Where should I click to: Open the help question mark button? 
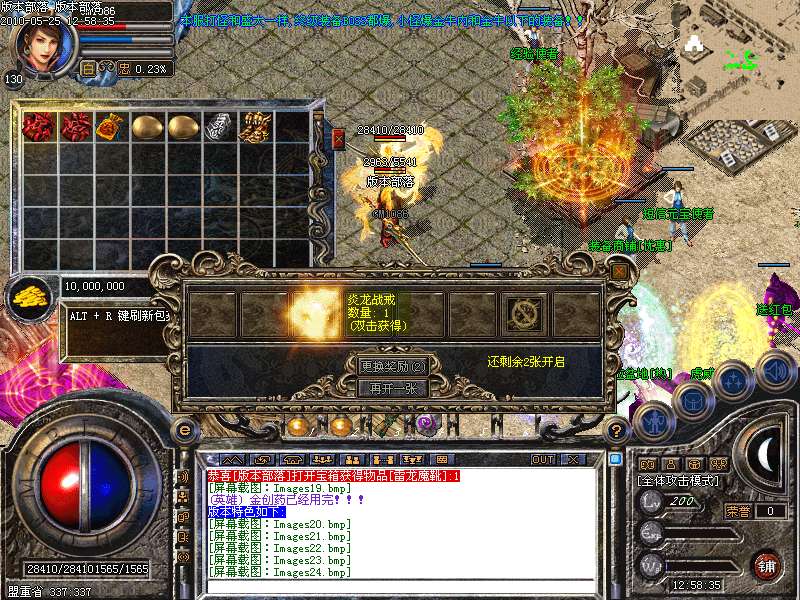pos(617,430)
